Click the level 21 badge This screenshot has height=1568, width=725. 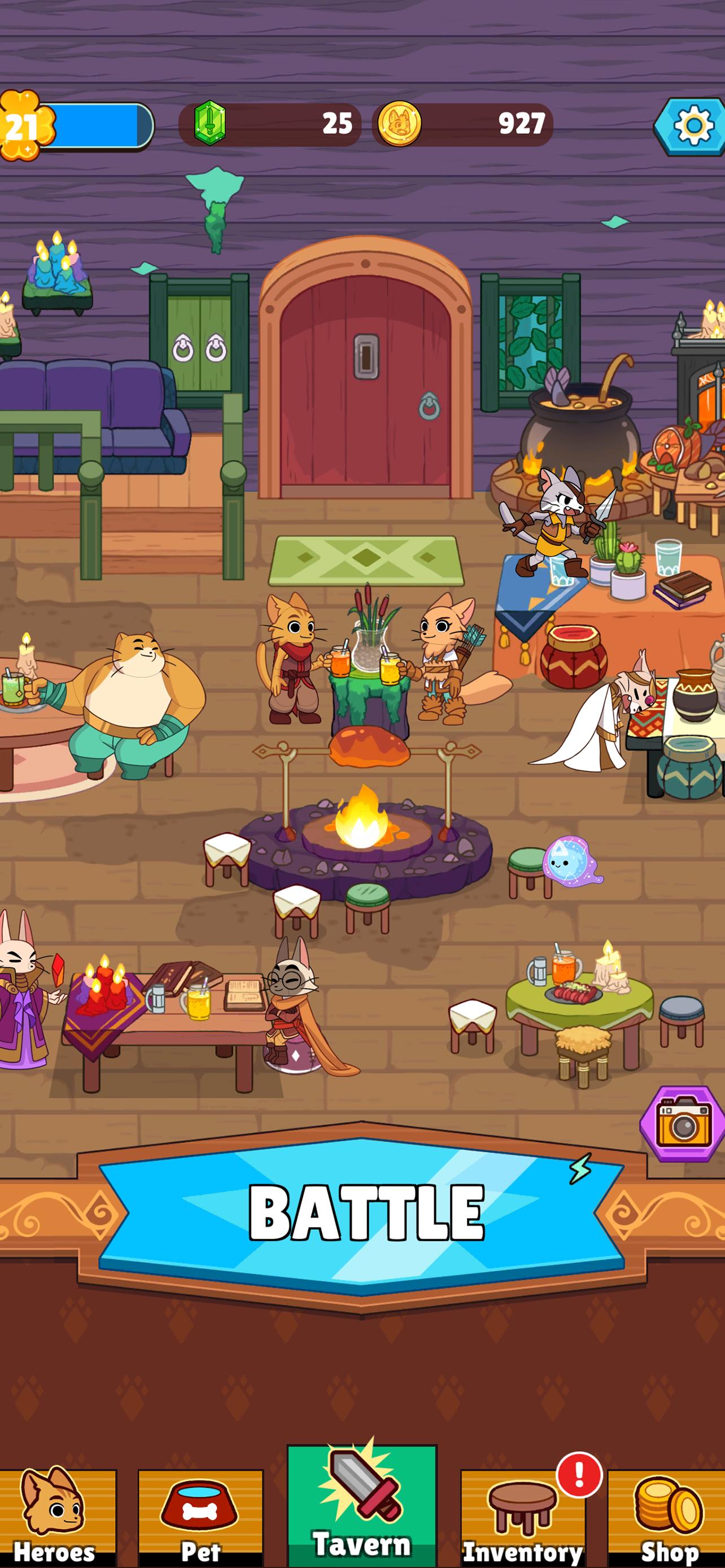23,126
